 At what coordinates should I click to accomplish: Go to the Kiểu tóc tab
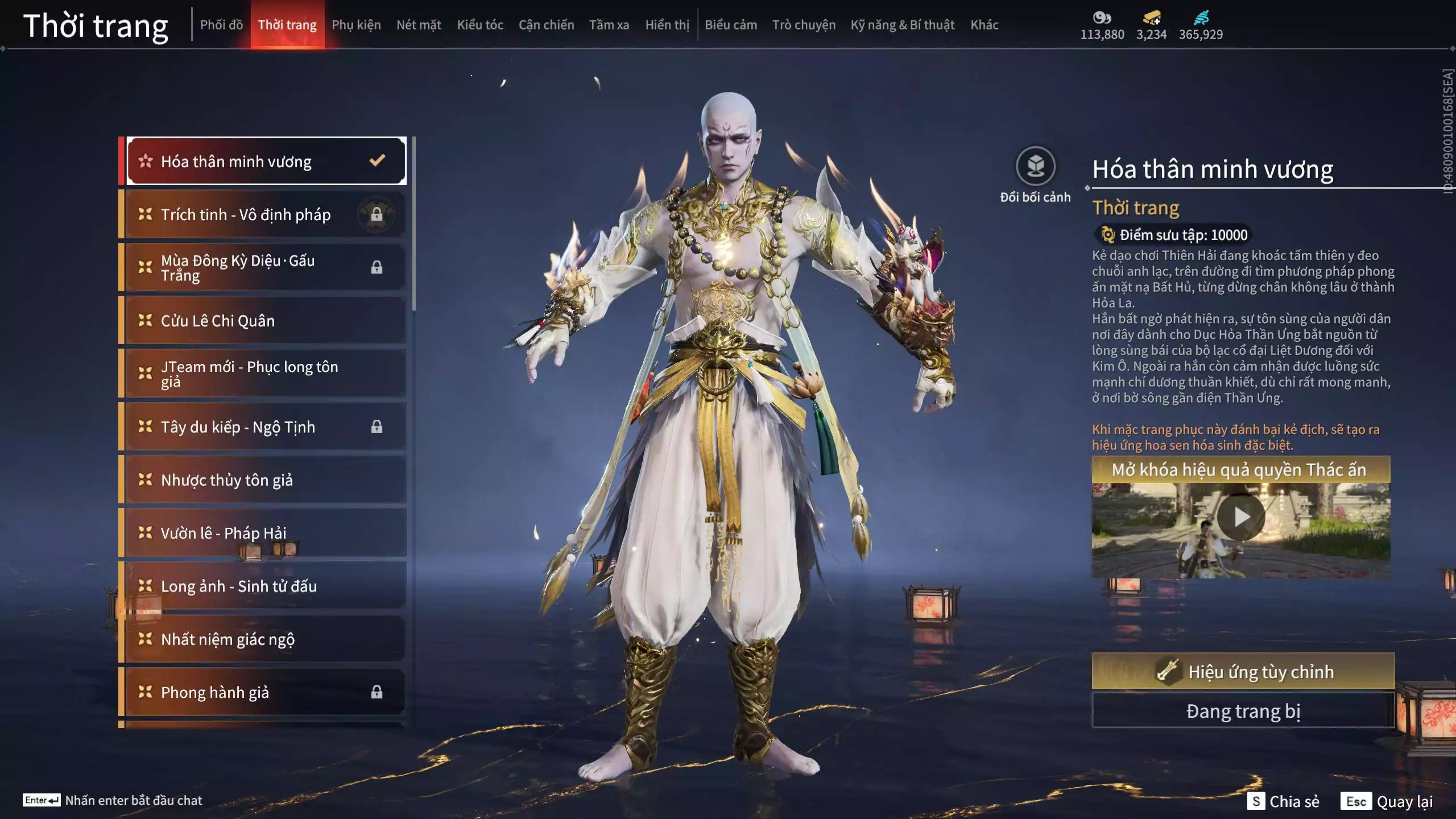pyautogui.click(x=480, y=24)
